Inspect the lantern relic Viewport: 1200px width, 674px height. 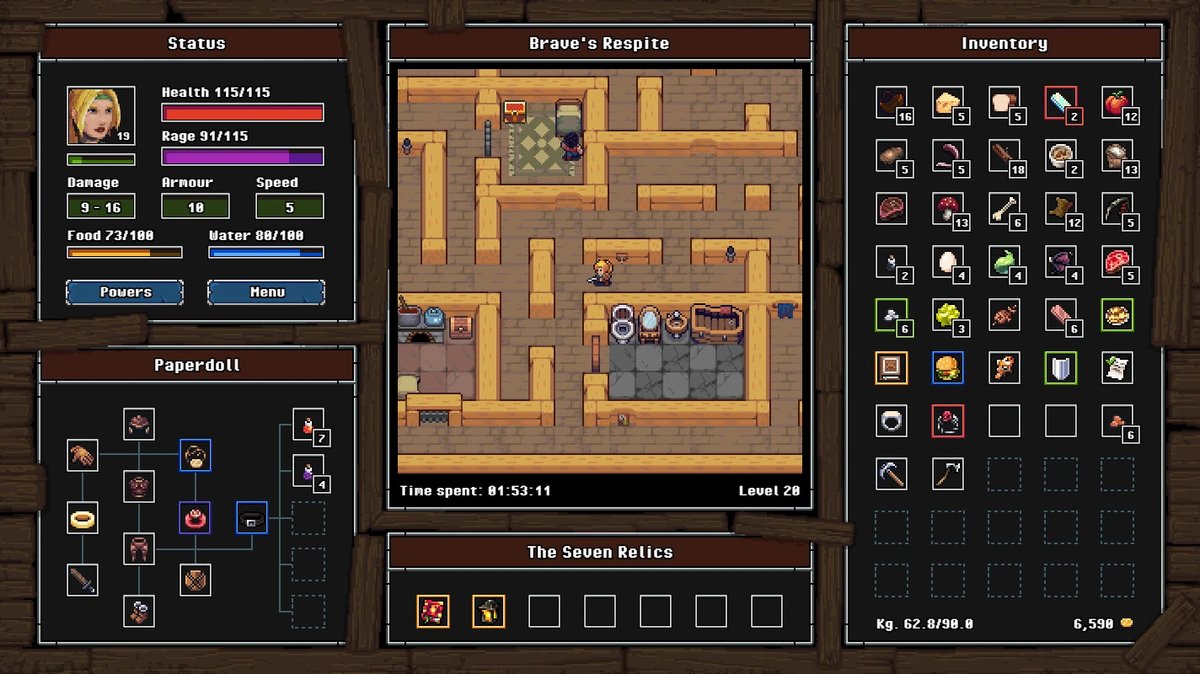488,611
